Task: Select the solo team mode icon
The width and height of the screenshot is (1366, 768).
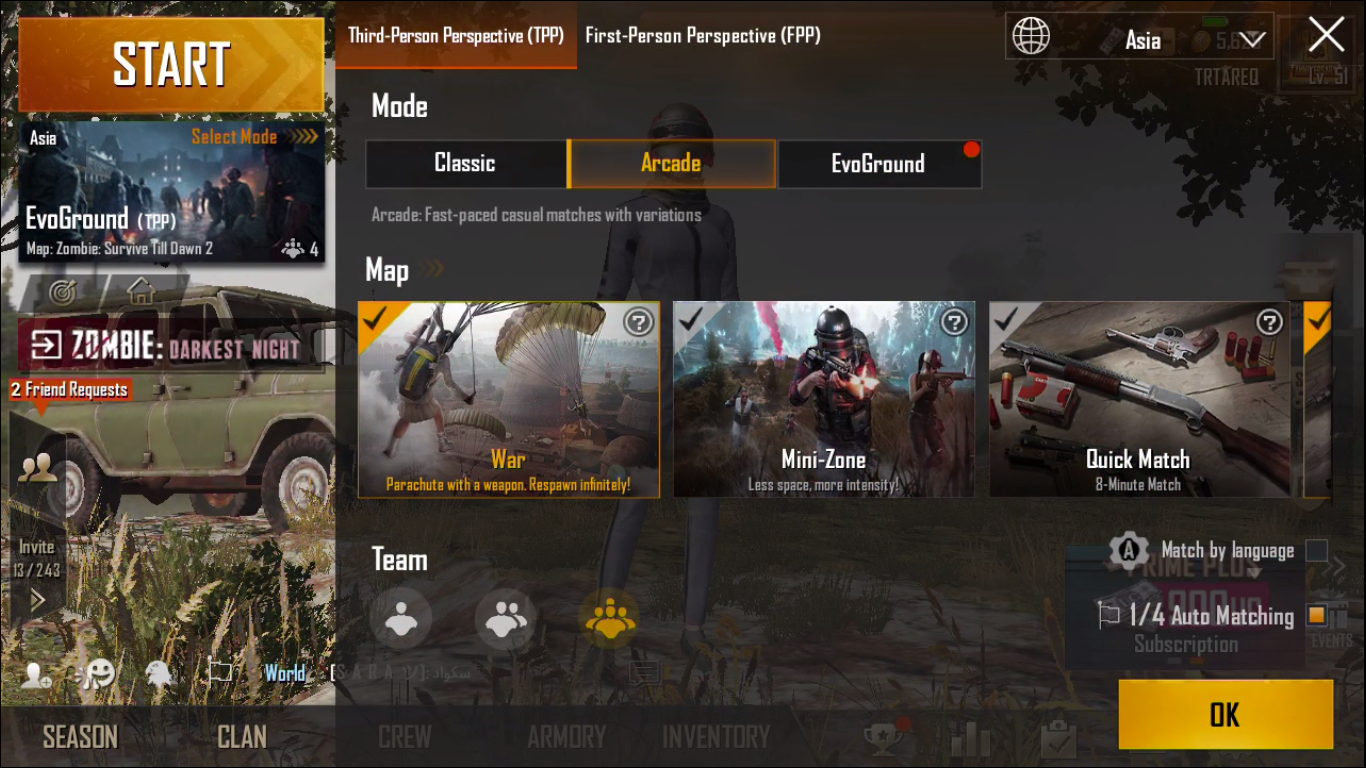Action: 402,618
